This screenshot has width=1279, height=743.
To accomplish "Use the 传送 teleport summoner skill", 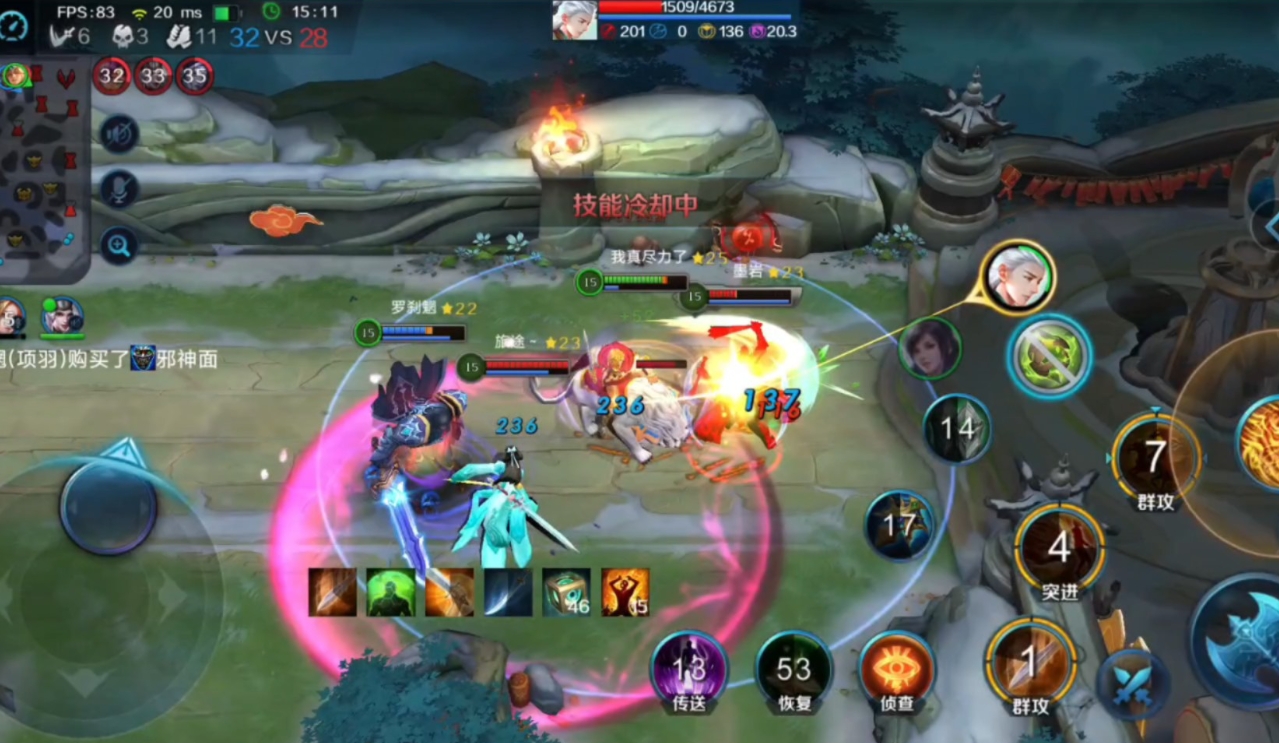I will [689, 670].
